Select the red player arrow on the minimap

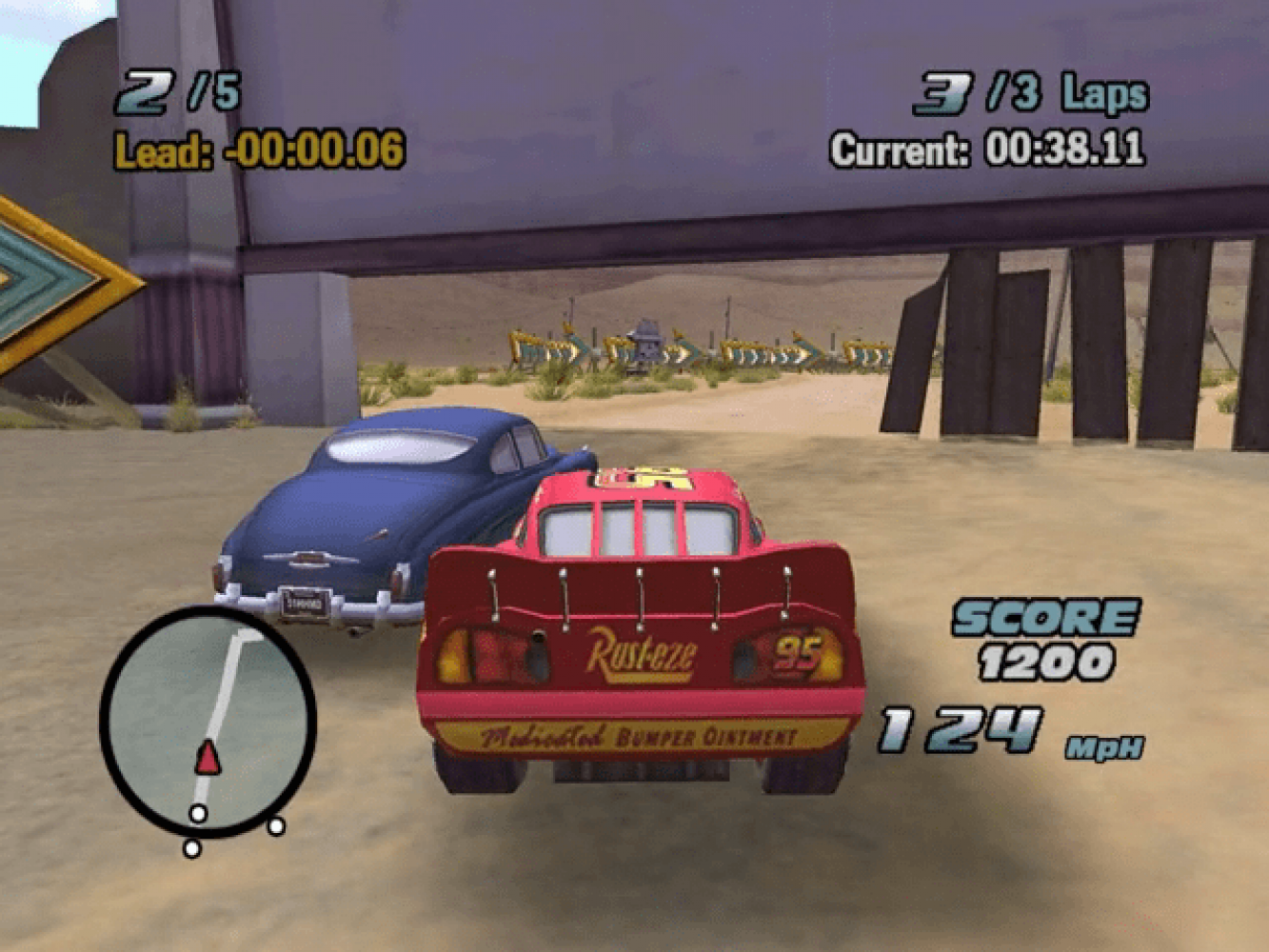(x=208, y=758)
